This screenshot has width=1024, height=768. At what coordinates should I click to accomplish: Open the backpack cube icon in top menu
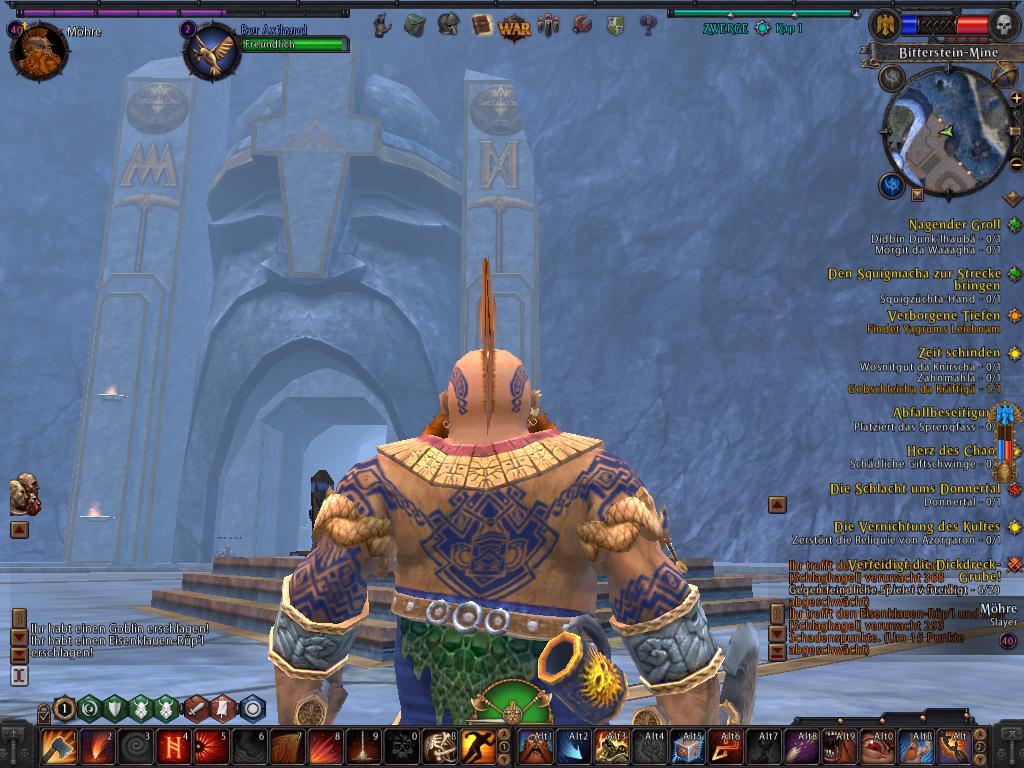pos(414,25)
